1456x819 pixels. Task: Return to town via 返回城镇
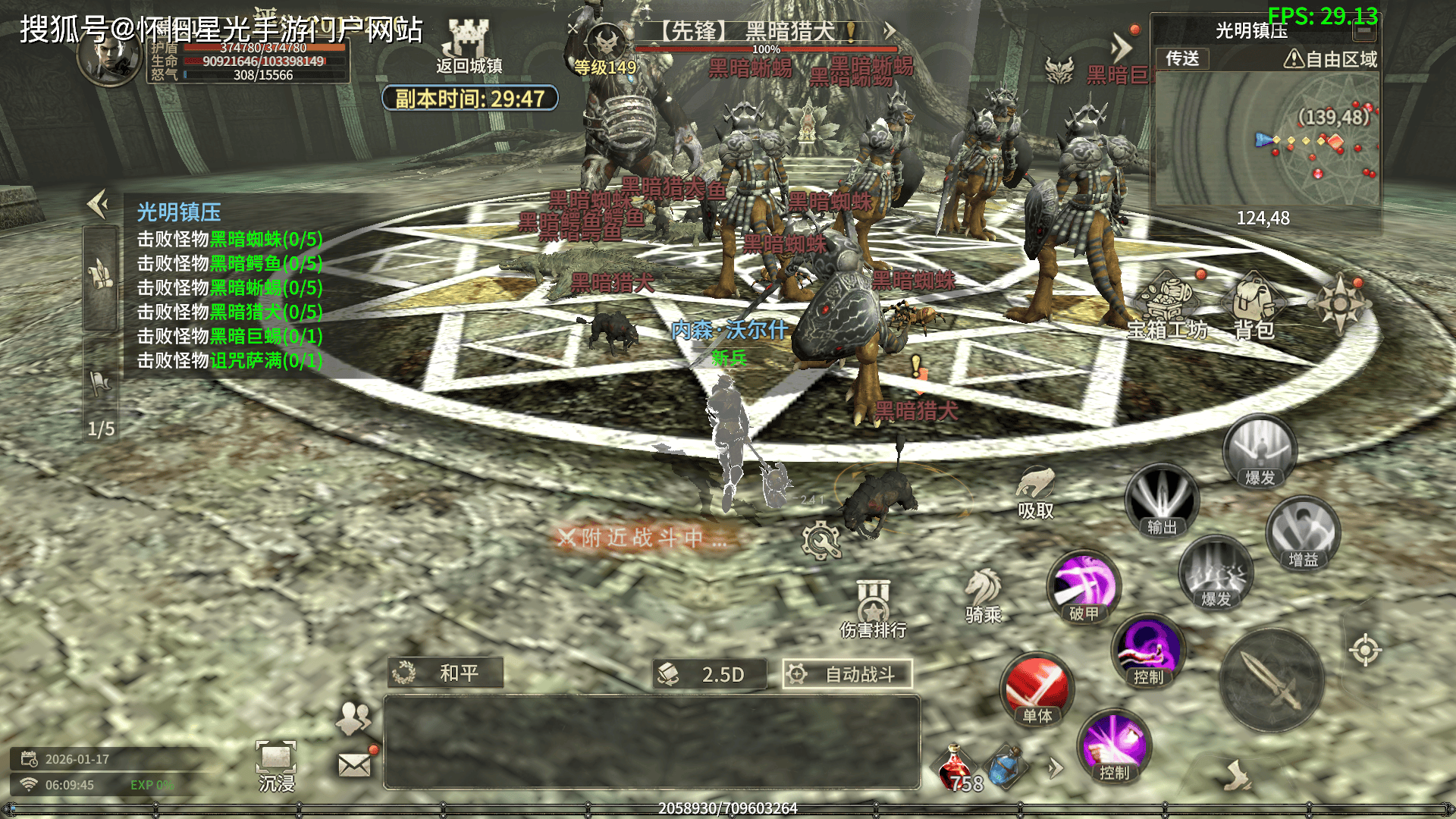[468, 47]
